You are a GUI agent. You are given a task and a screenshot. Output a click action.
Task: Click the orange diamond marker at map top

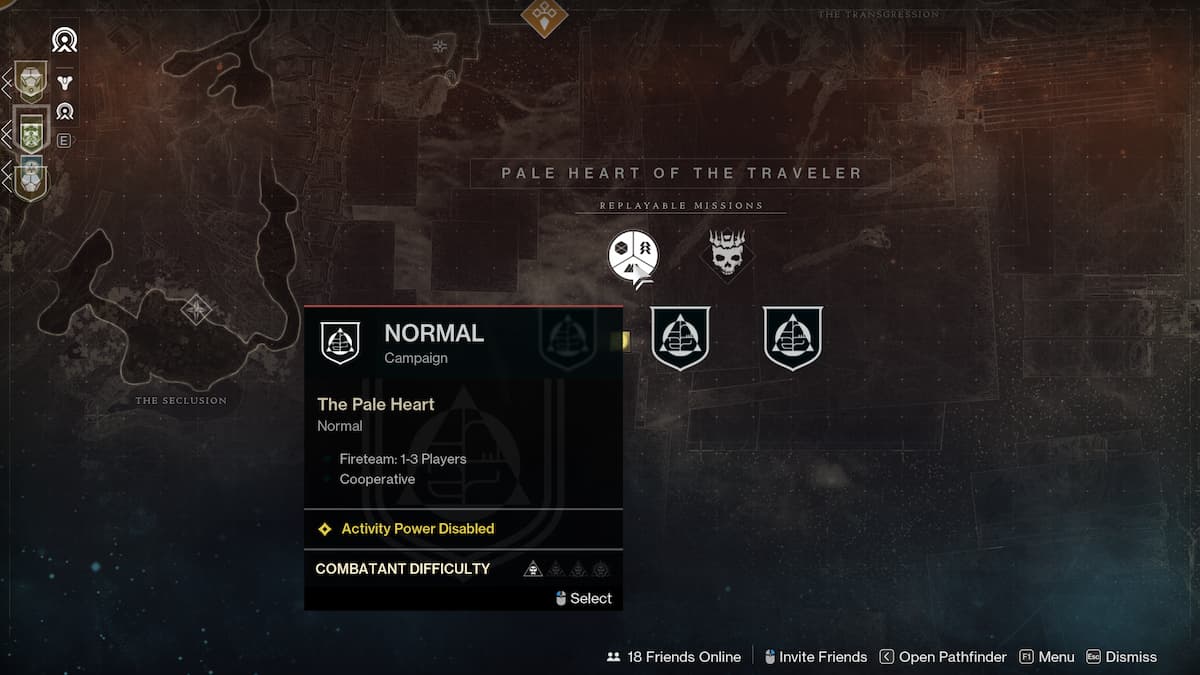[544, 14]
